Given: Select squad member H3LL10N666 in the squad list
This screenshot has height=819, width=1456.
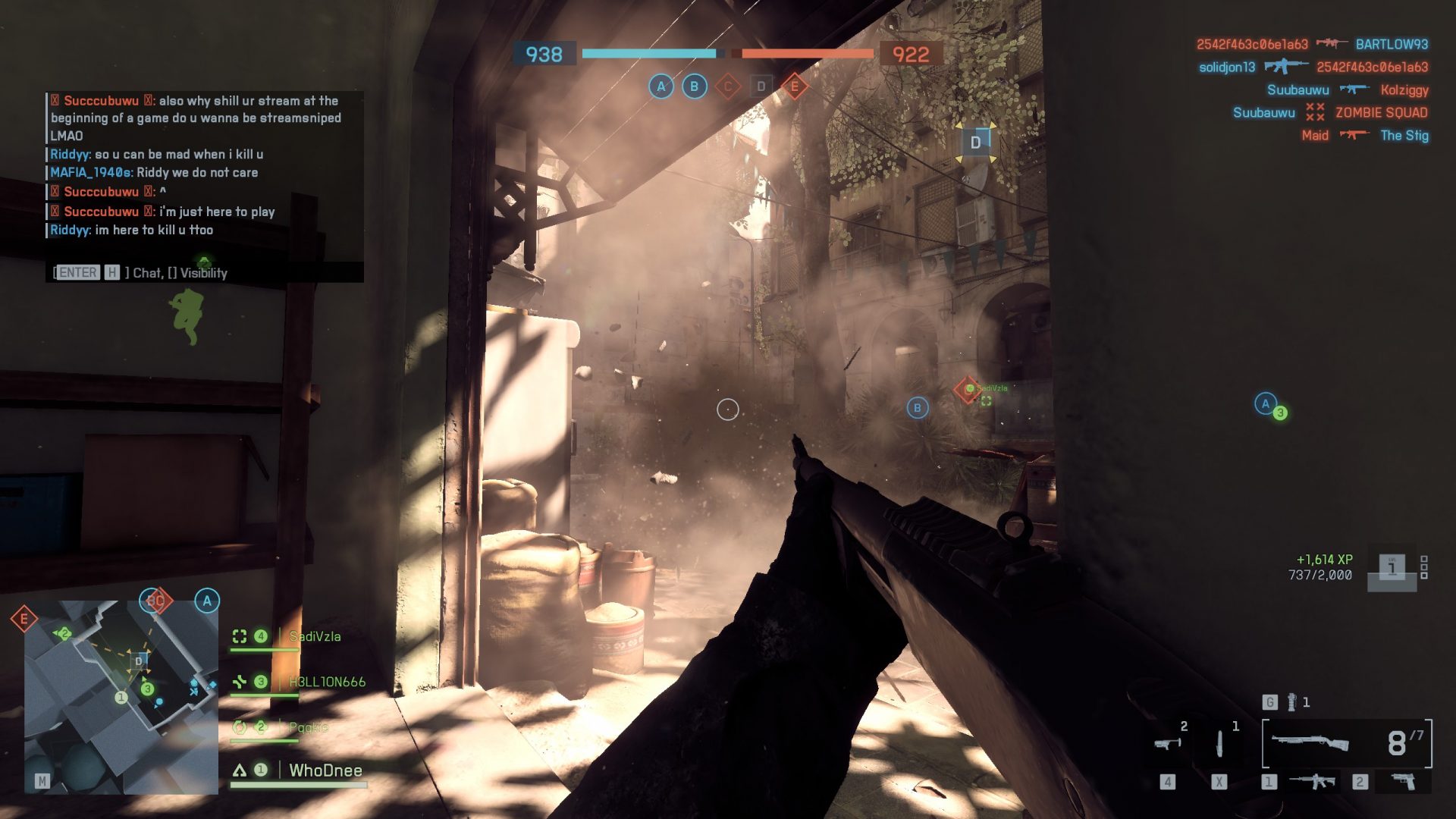Looking at the screenshot, I should [x=326, y=682].
